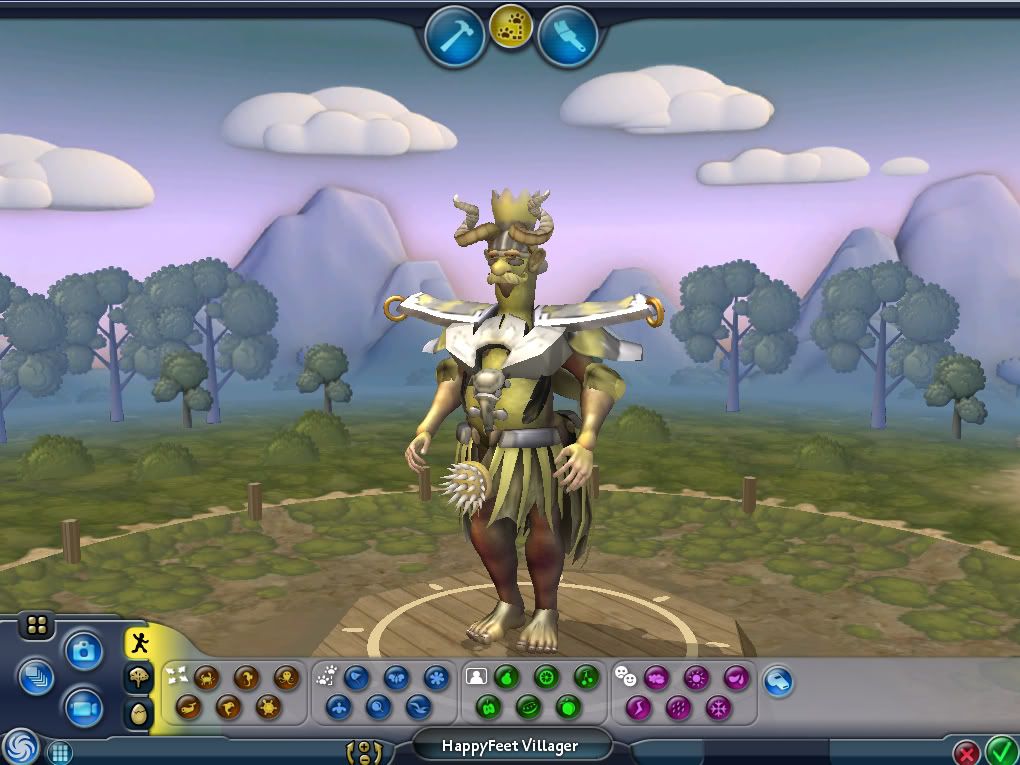1020x765 pixels.
Task: Select the paw print test drive mode
Action: [511, 29]
